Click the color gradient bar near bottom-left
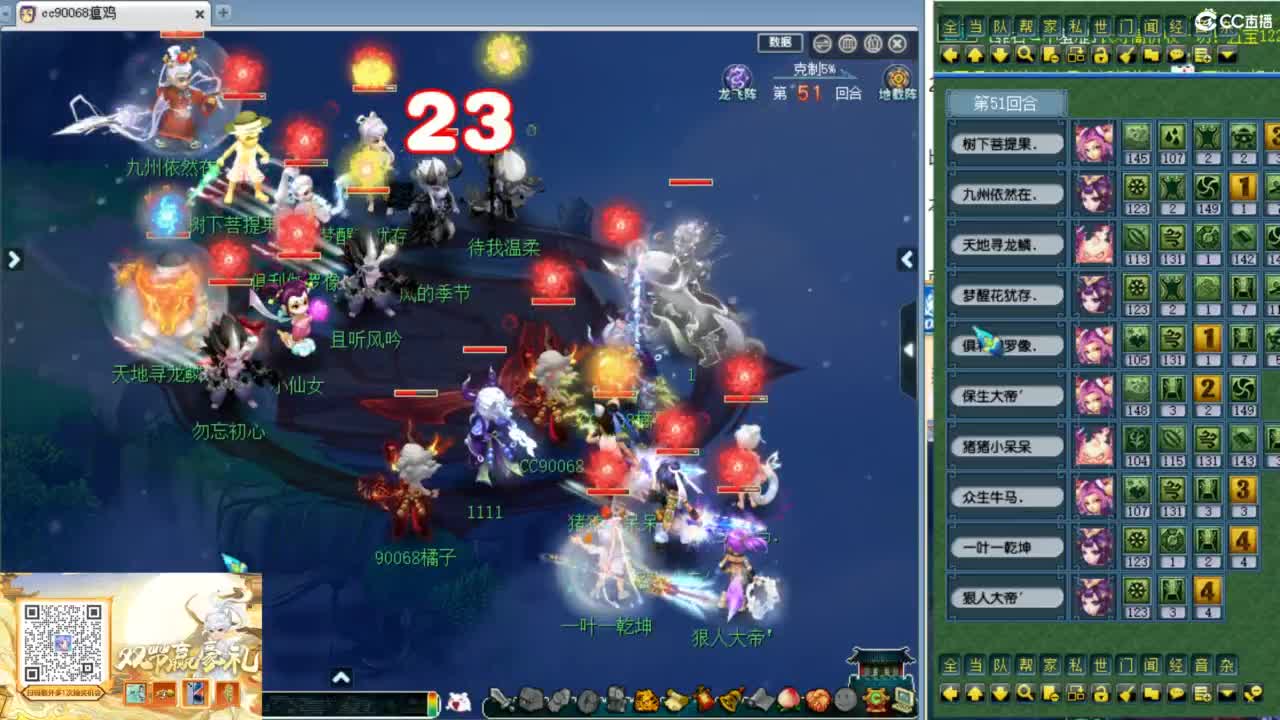The height and width of the screenshot is (720, 1280). (432, 702)
